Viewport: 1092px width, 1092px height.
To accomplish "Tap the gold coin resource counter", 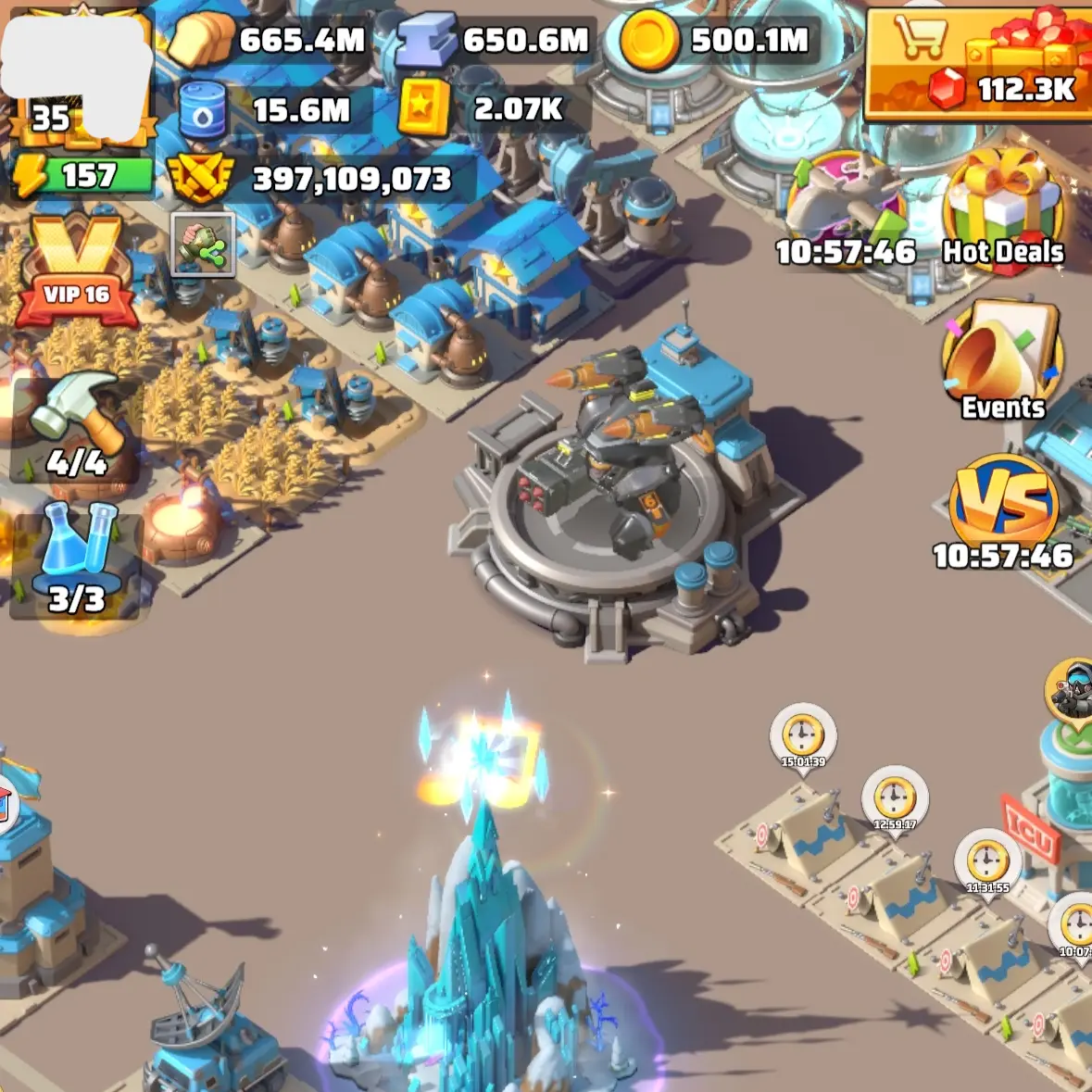I will (718, 40).
